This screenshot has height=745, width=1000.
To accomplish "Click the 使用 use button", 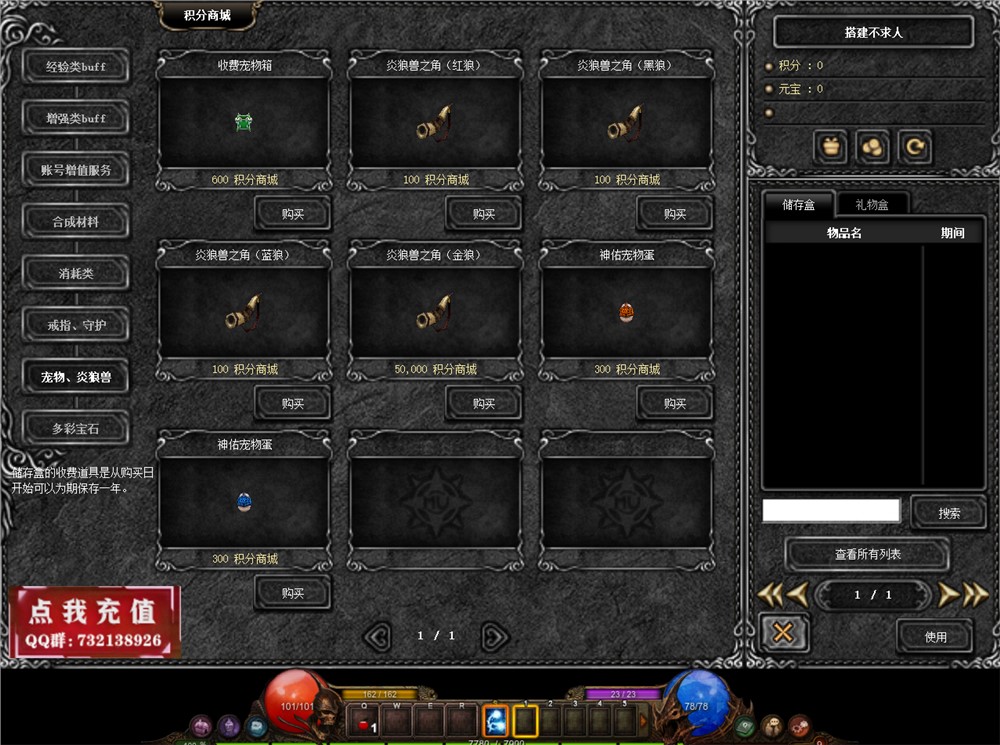I will [935, 636].
